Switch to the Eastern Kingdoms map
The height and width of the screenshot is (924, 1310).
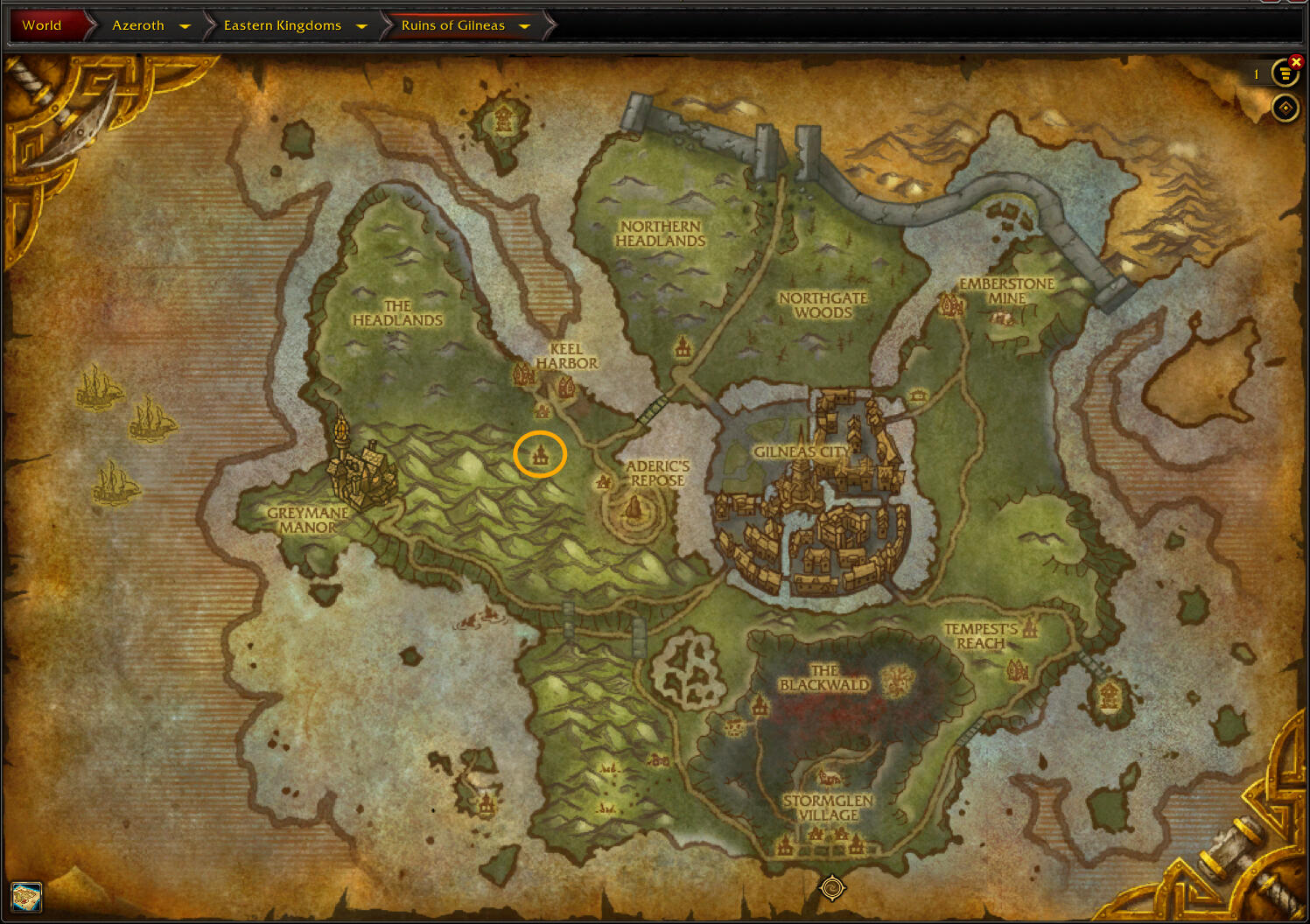click(x=282, y=25)
